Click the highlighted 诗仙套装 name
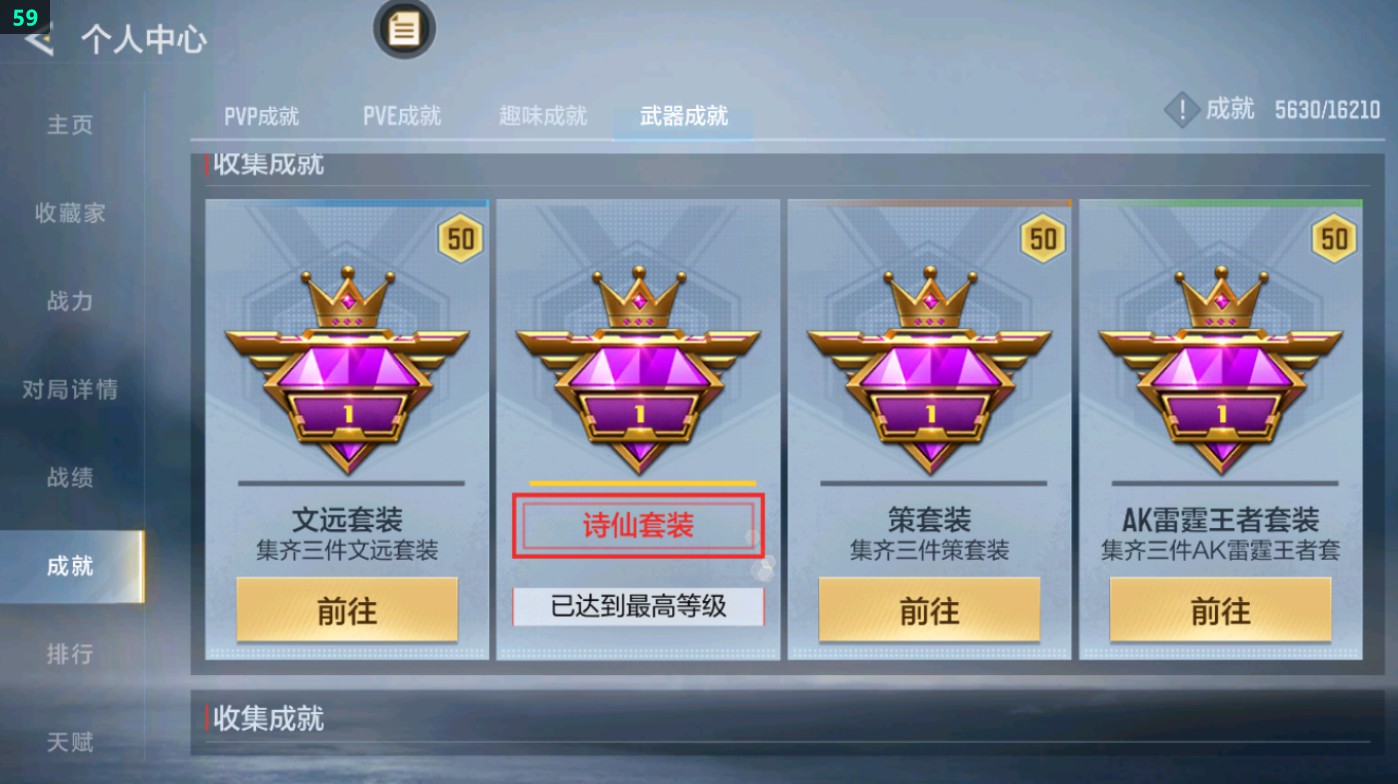Screen dimensions: 1398x784 coord(636,525)
